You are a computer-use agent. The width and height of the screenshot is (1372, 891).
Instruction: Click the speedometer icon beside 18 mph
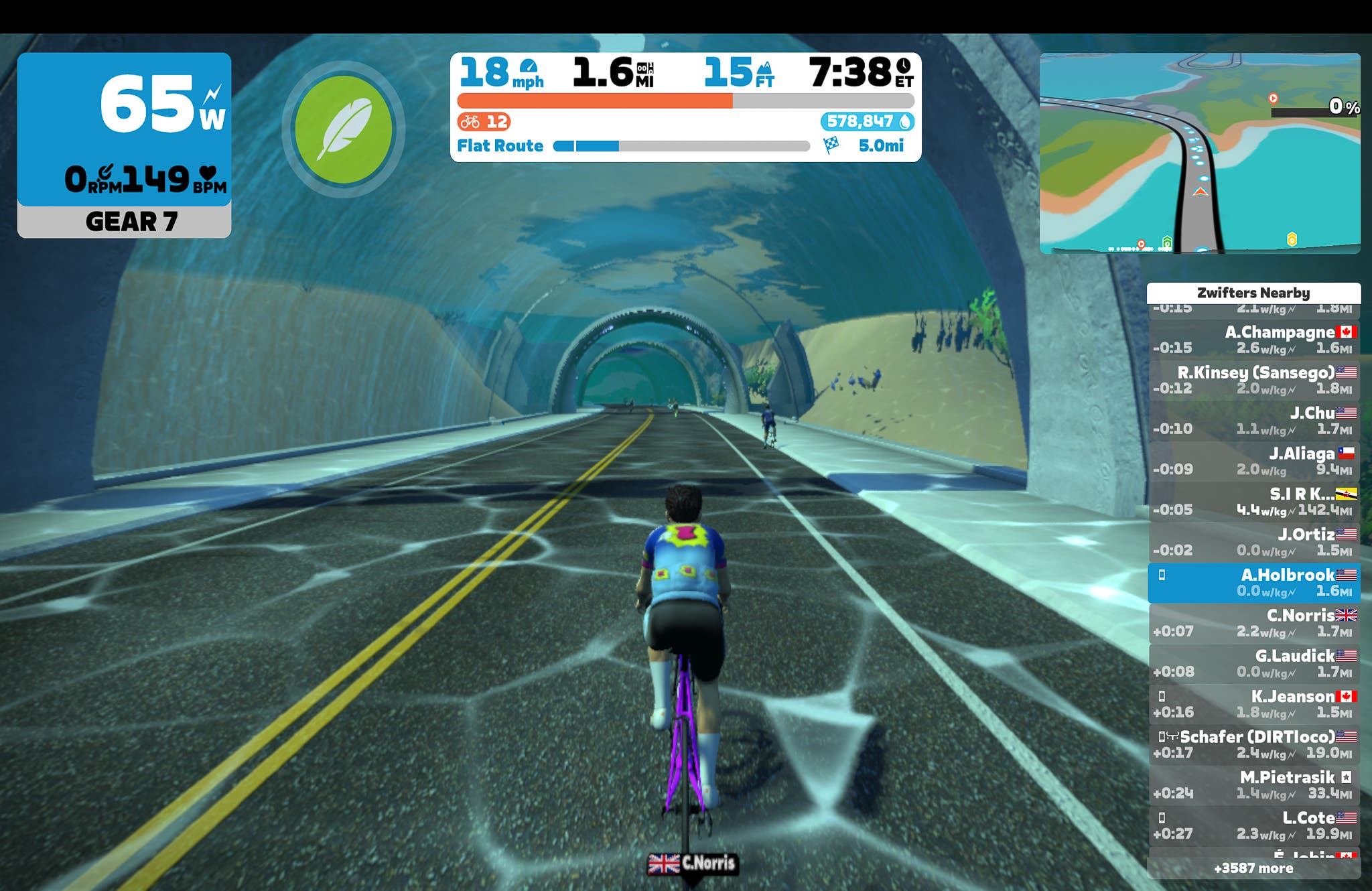tap(529, 70)
